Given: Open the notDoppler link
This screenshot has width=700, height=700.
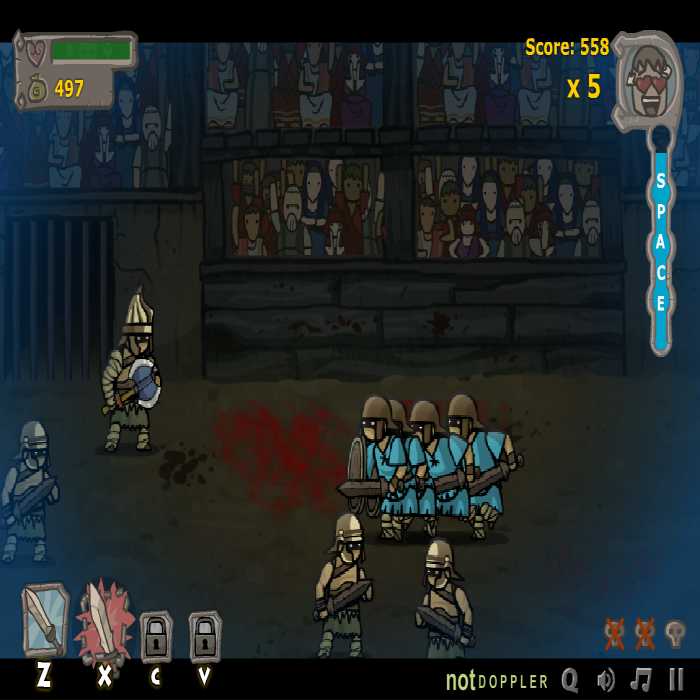Looking at the screenshot, I should point(497,681).
